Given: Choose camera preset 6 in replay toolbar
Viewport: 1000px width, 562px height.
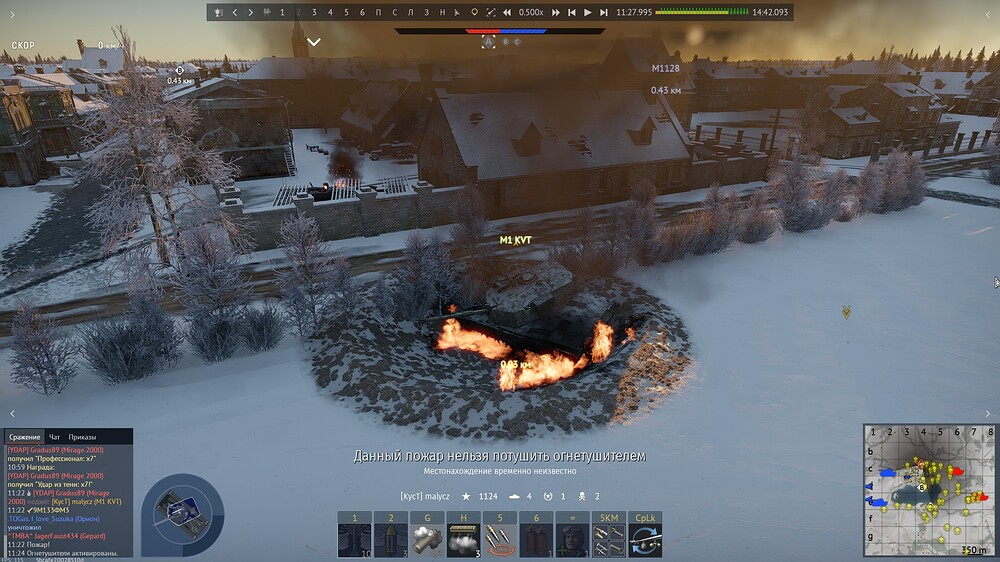Looking at the screenshot, I should pos(361,12).
